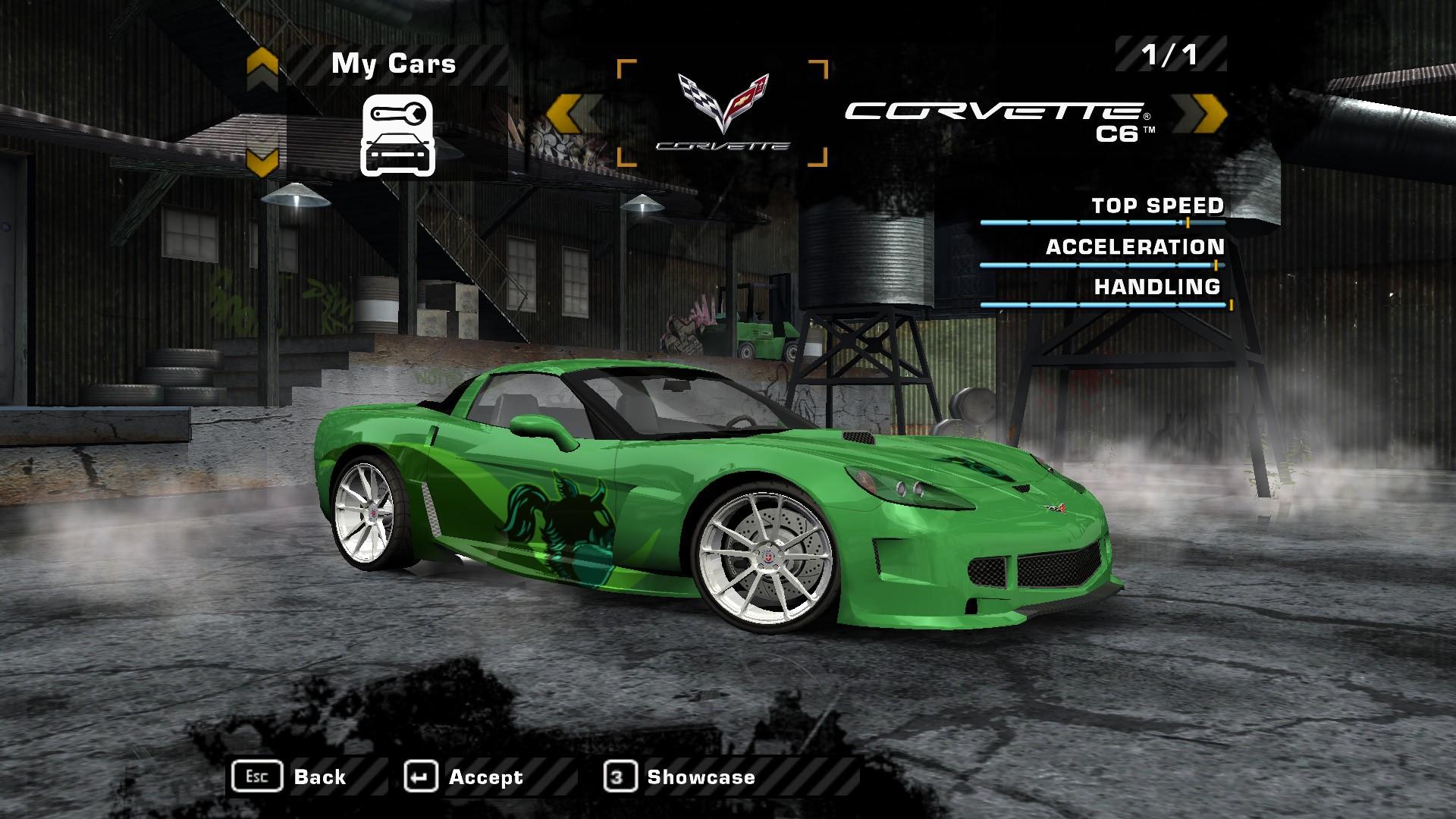The height and width of the screenshot is (819, 1456).
Task: Click Accept to confirm car selection
Action: (x=485, y=776)
